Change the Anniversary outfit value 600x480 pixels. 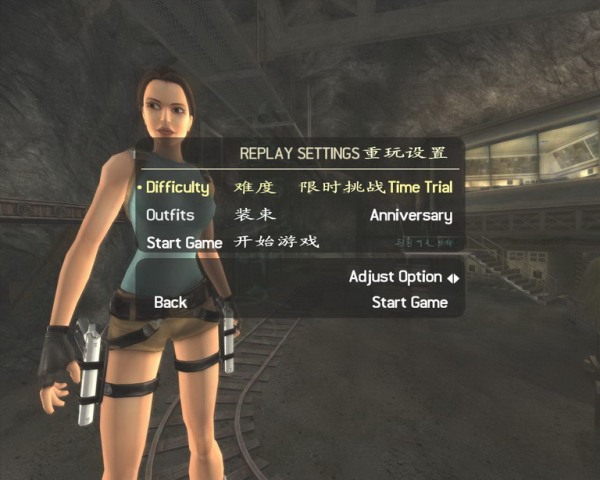411,215
